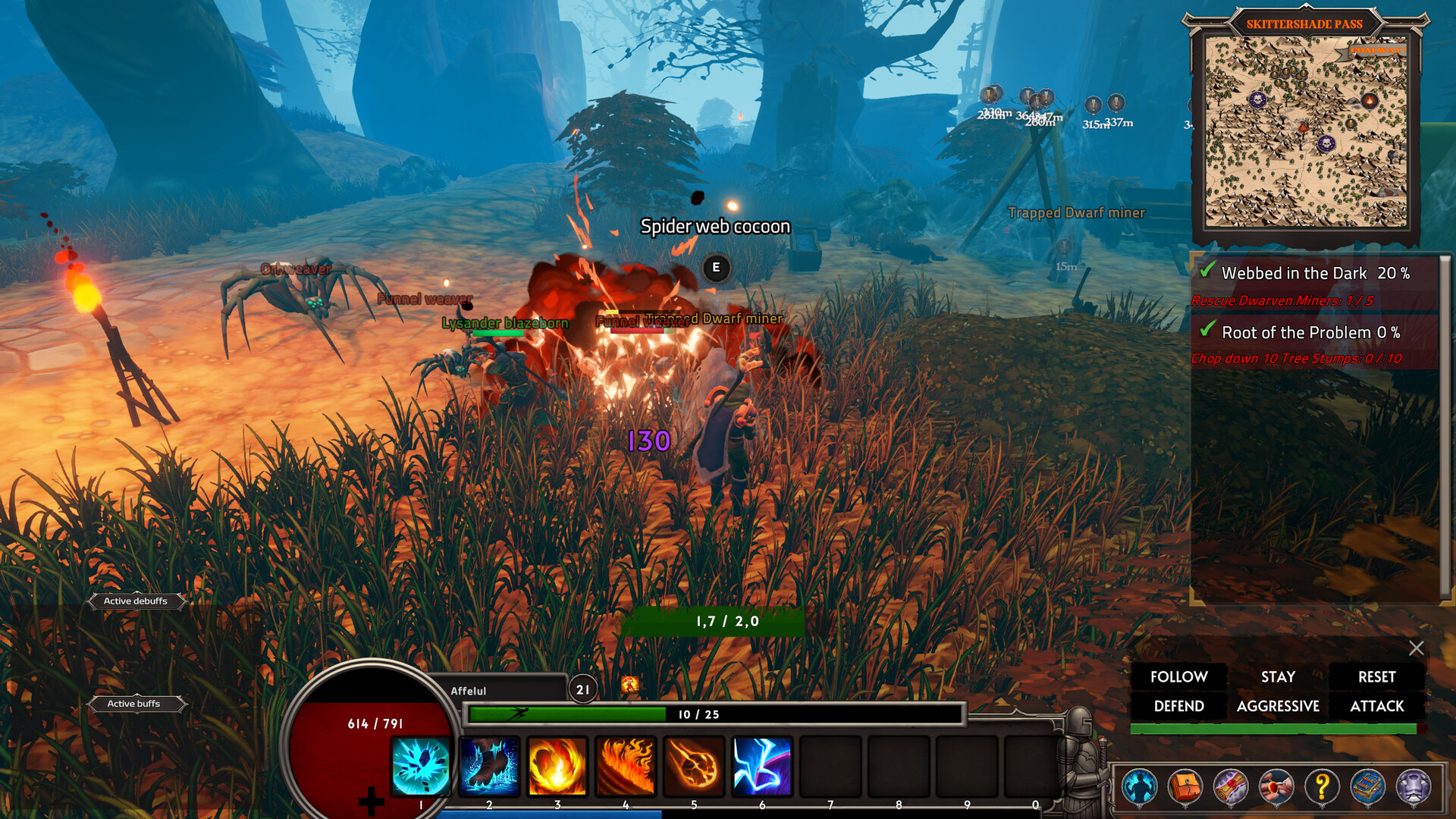Use the frozen foot ability
This screenshot has width=1456, height=819.
(x=489, y=766)
